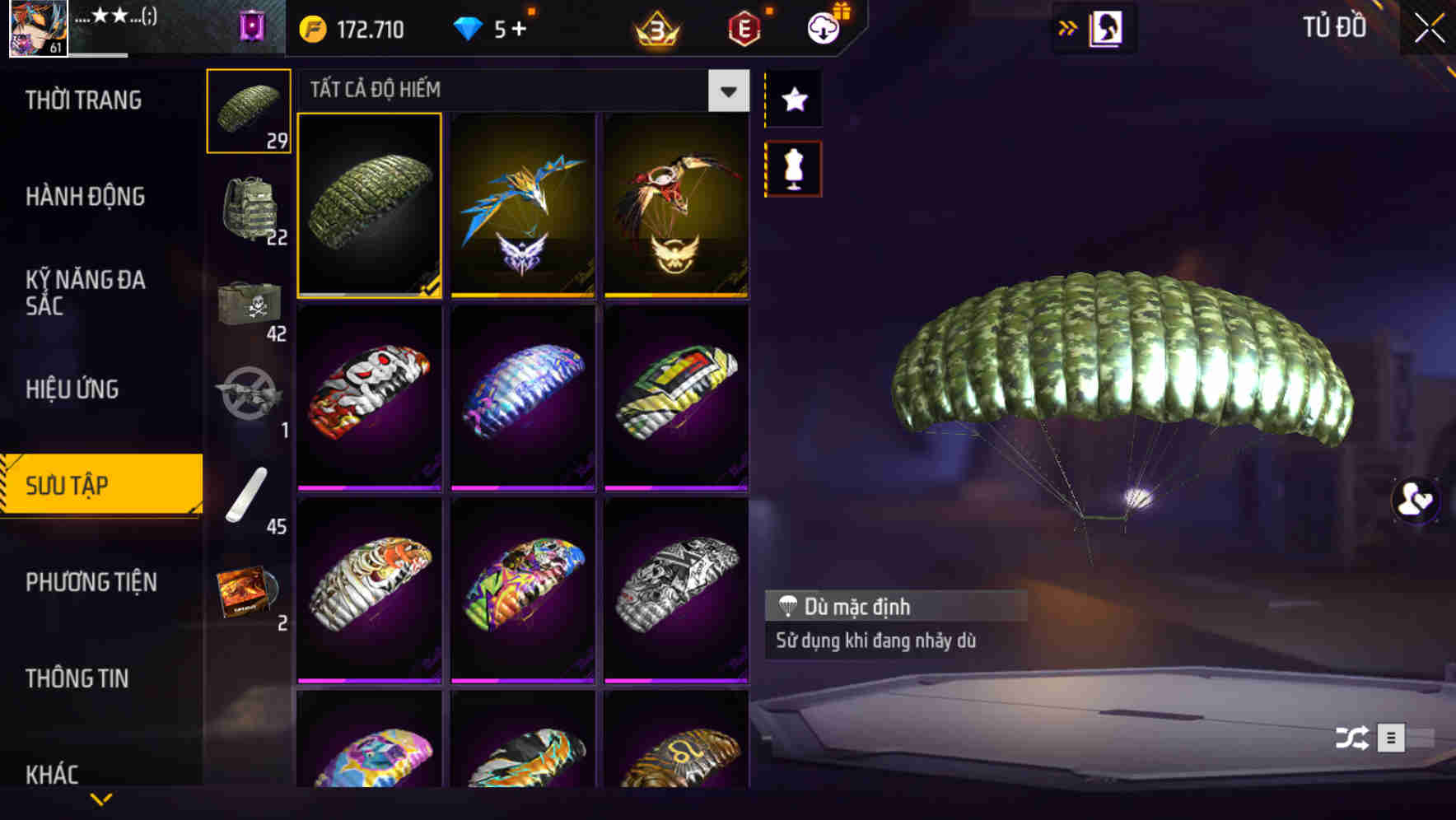The height and width of the screenshot is (820, 1456).
Task: Select the equipped camo parachute thumbnail
Action: pos(370,204)
